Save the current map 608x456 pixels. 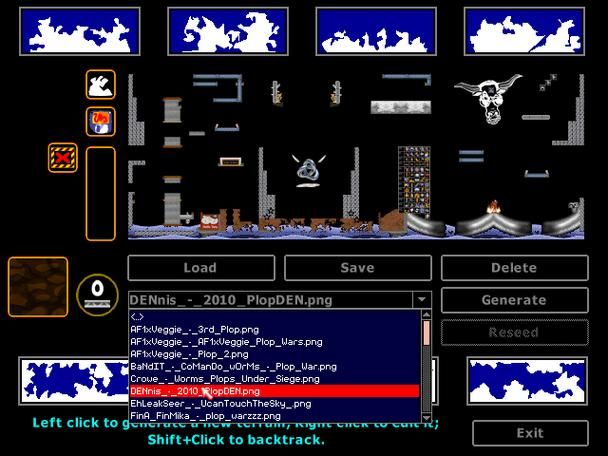tap(357, 268)
